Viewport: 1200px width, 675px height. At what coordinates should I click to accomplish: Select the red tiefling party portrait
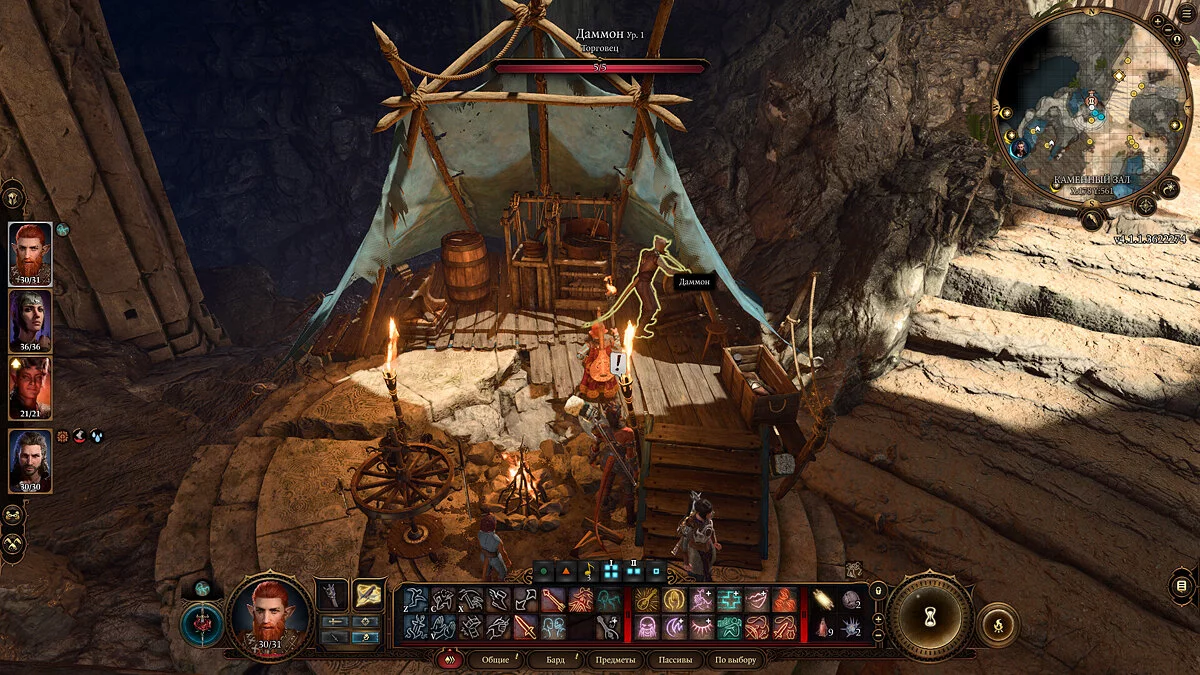pyautogui.click(x=31, y=386)
